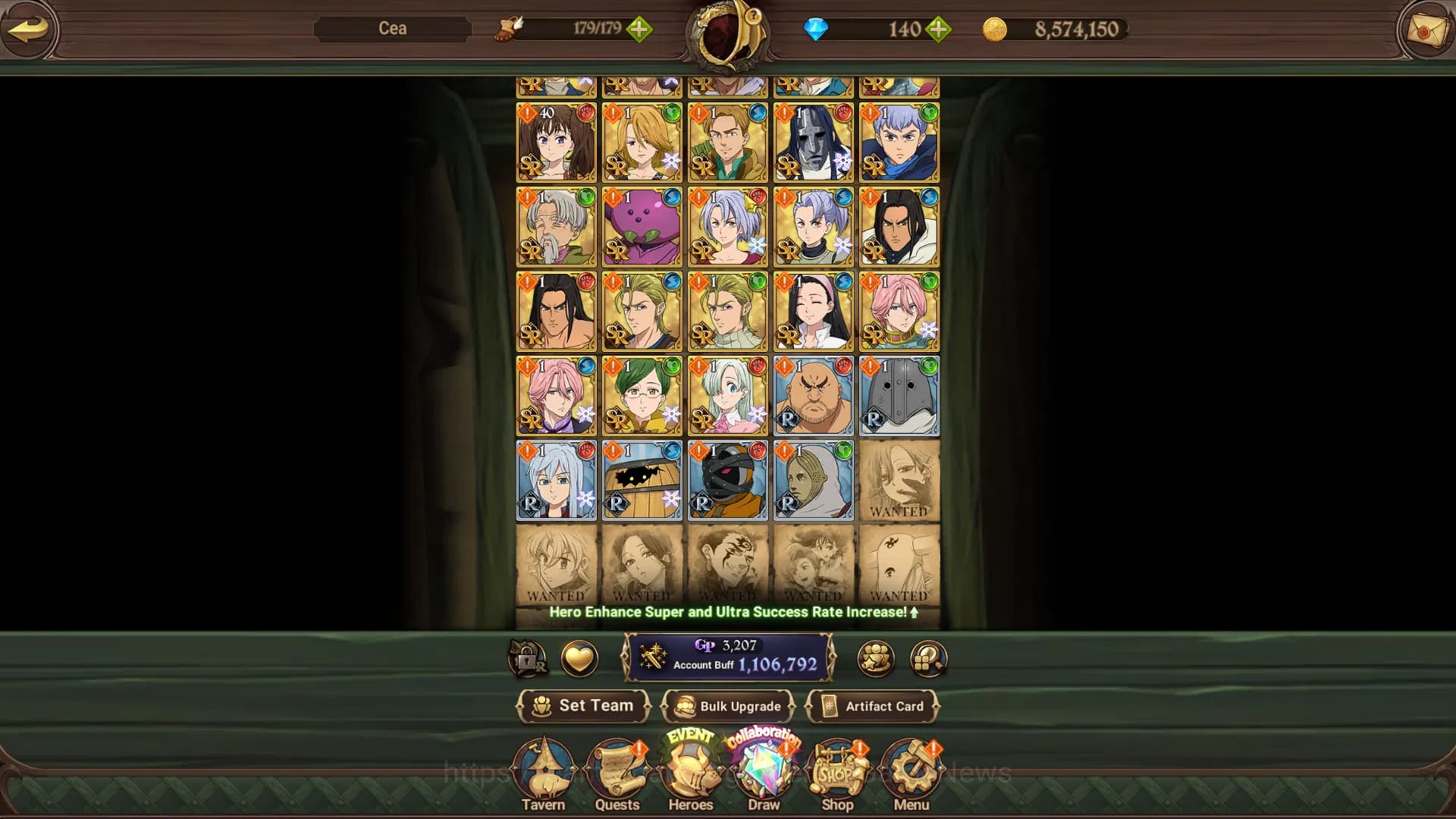Tap the back arrow in top left
Image resolution: width=1456 pixels, height=819 pixels.
pos(29,30)
